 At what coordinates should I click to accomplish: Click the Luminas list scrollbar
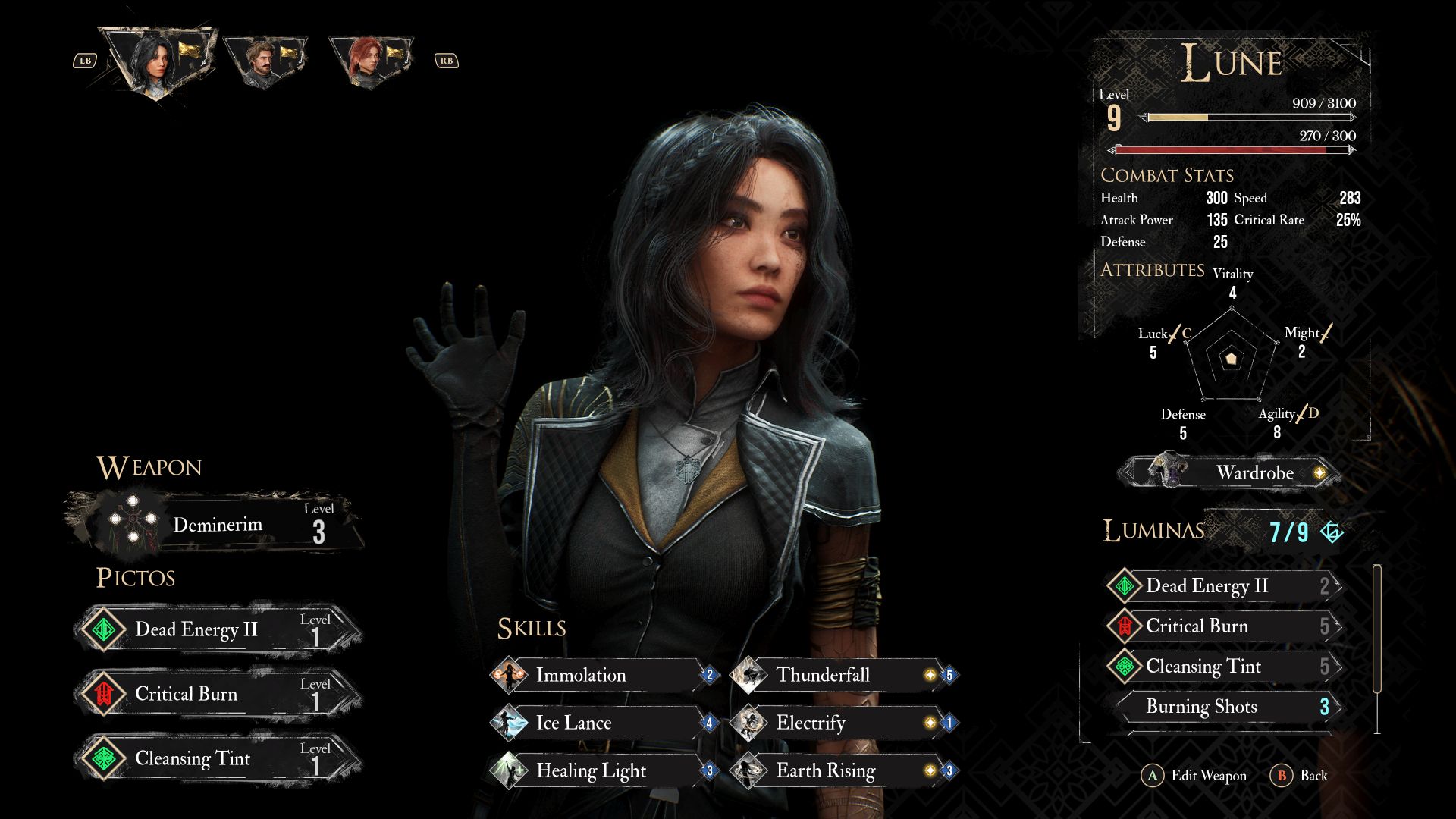1376,628
